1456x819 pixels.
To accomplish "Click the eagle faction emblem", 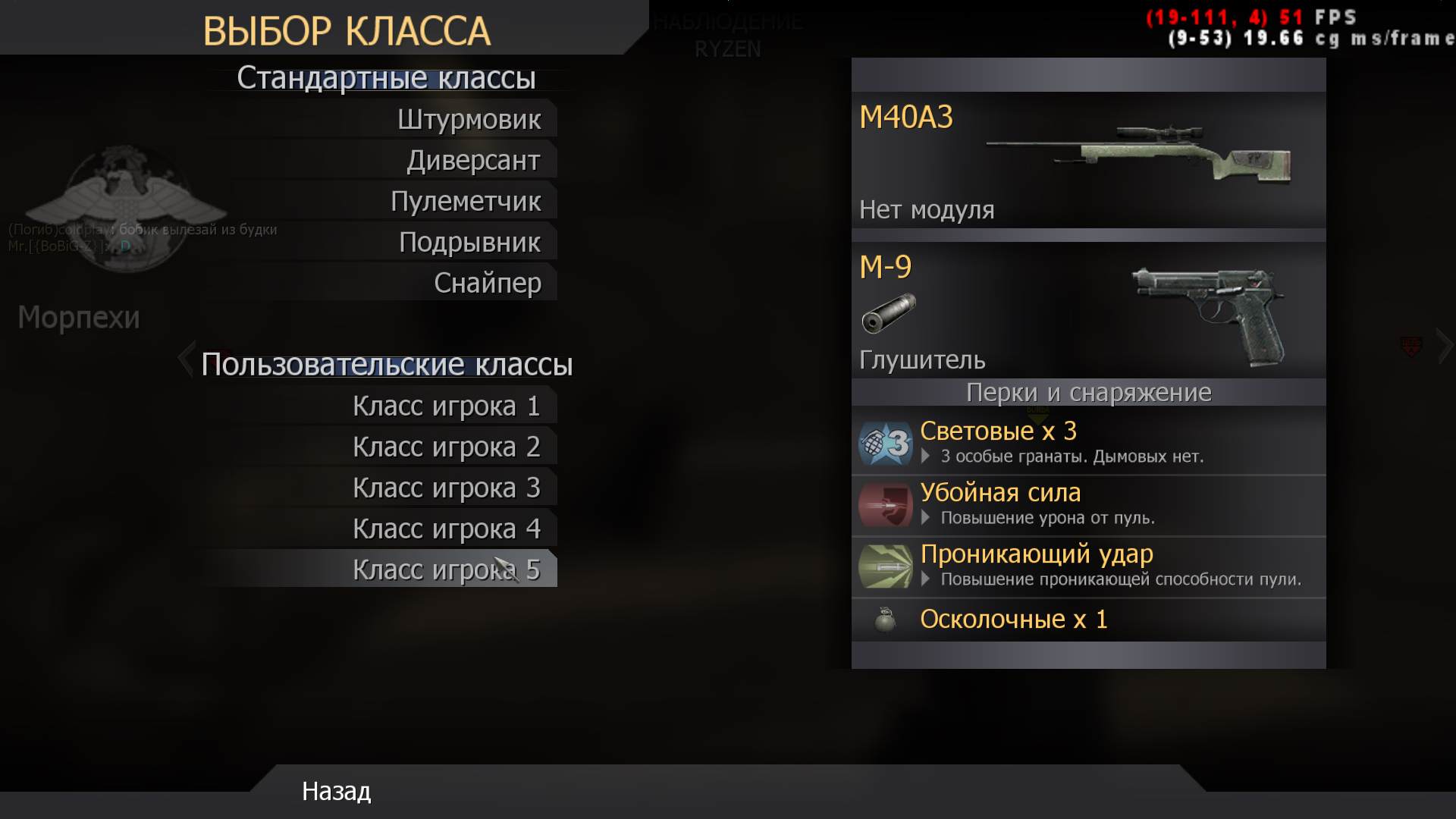I will 125,205.
